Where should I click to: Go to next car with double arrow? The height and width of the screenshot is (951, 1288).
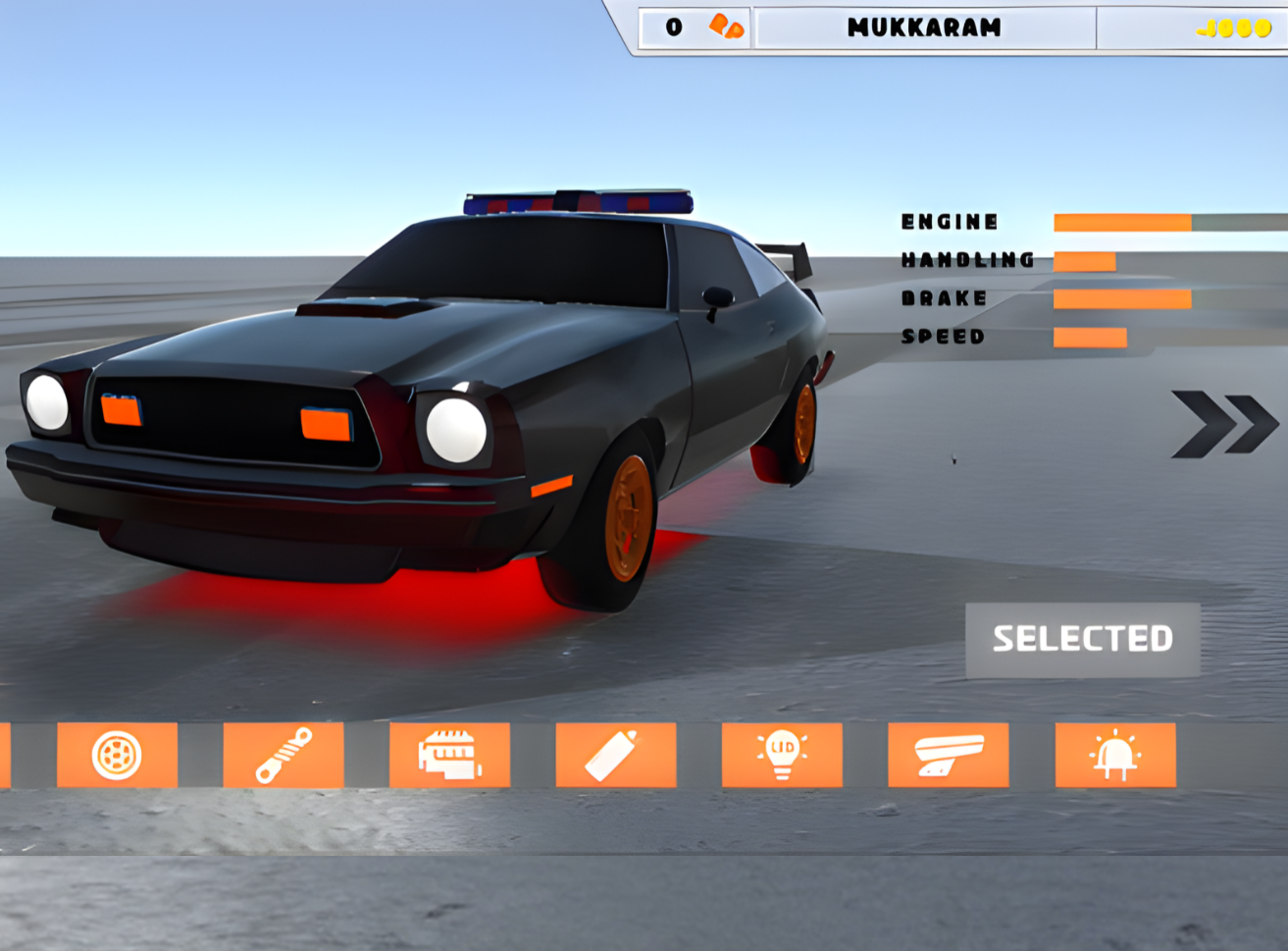(x=1224, y=423)
